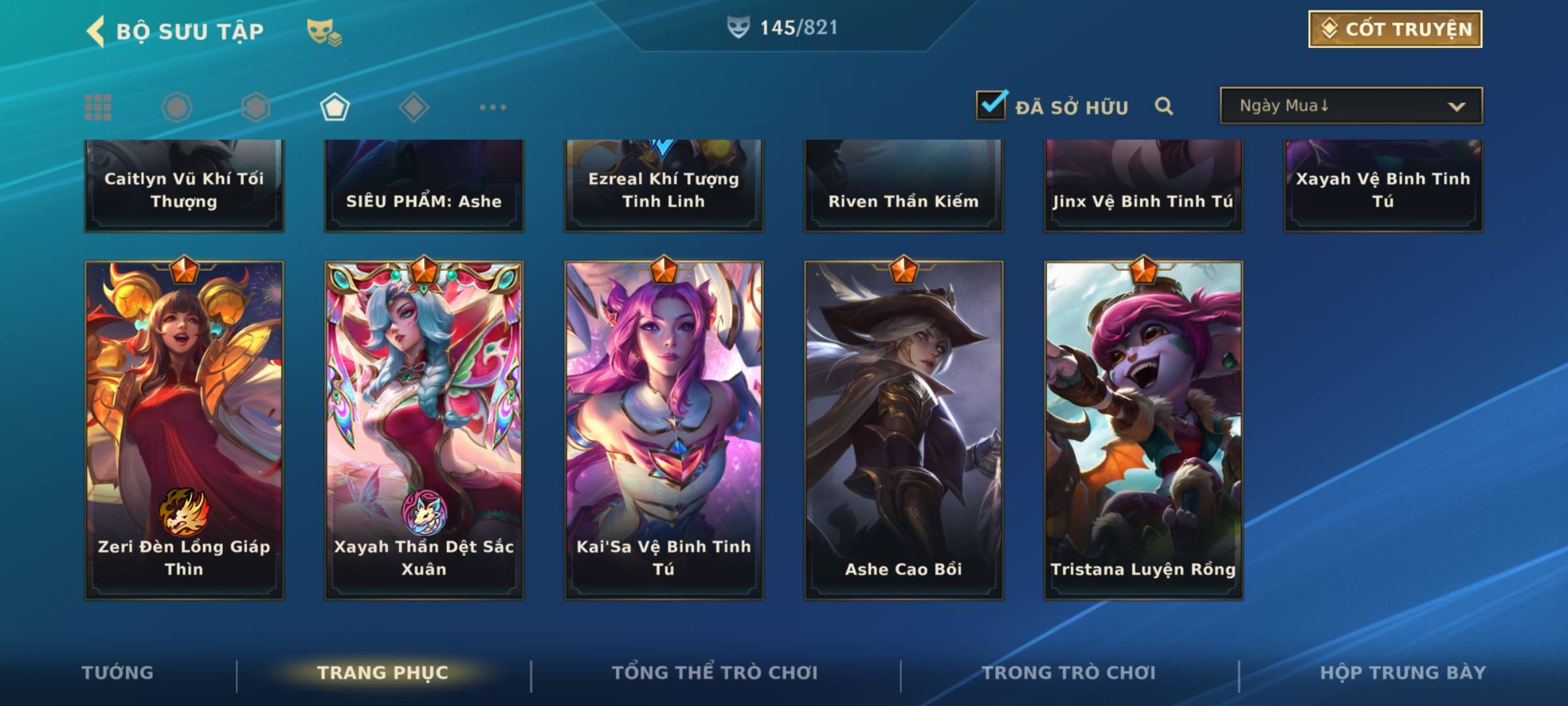Open the Cốt Truyện button
The width and height of the screenshot is (1568, 706).
point(1395,29)
